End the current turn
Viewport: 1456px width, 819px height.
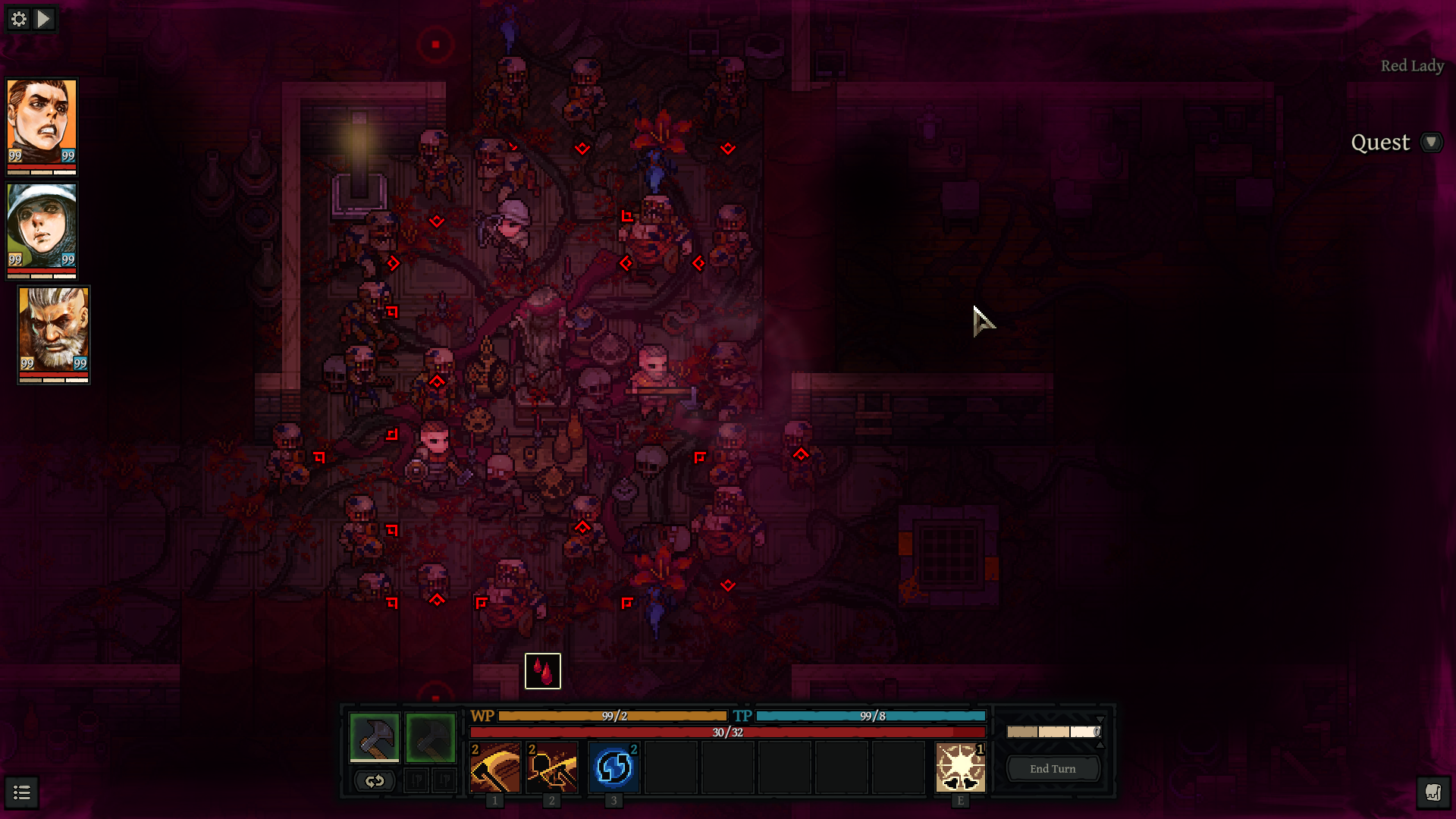coord(1053,769)
